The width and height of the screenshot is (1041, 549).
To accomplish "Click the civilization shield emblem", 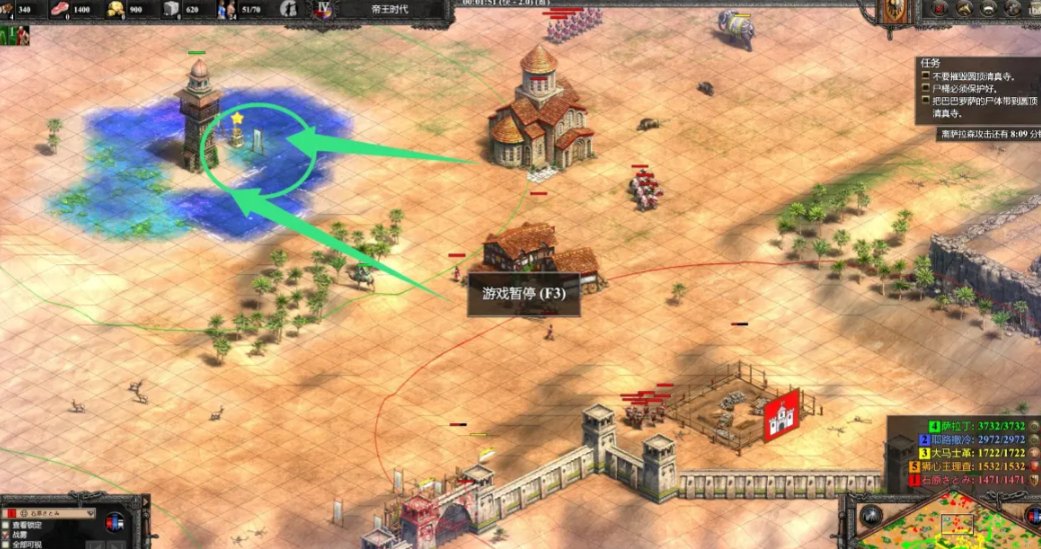I will point(895,12).
